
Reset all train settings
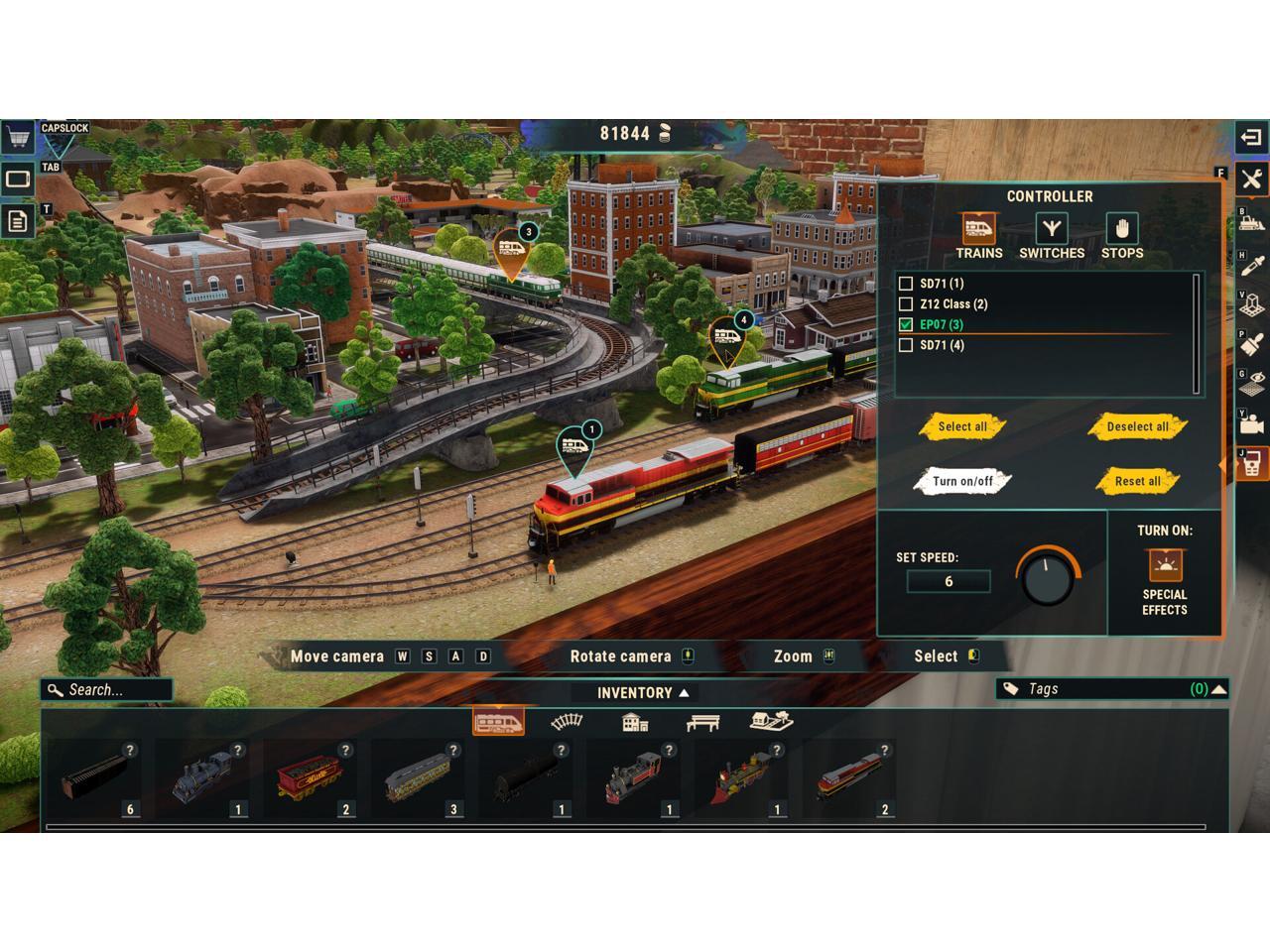(x=1137, y=482)
